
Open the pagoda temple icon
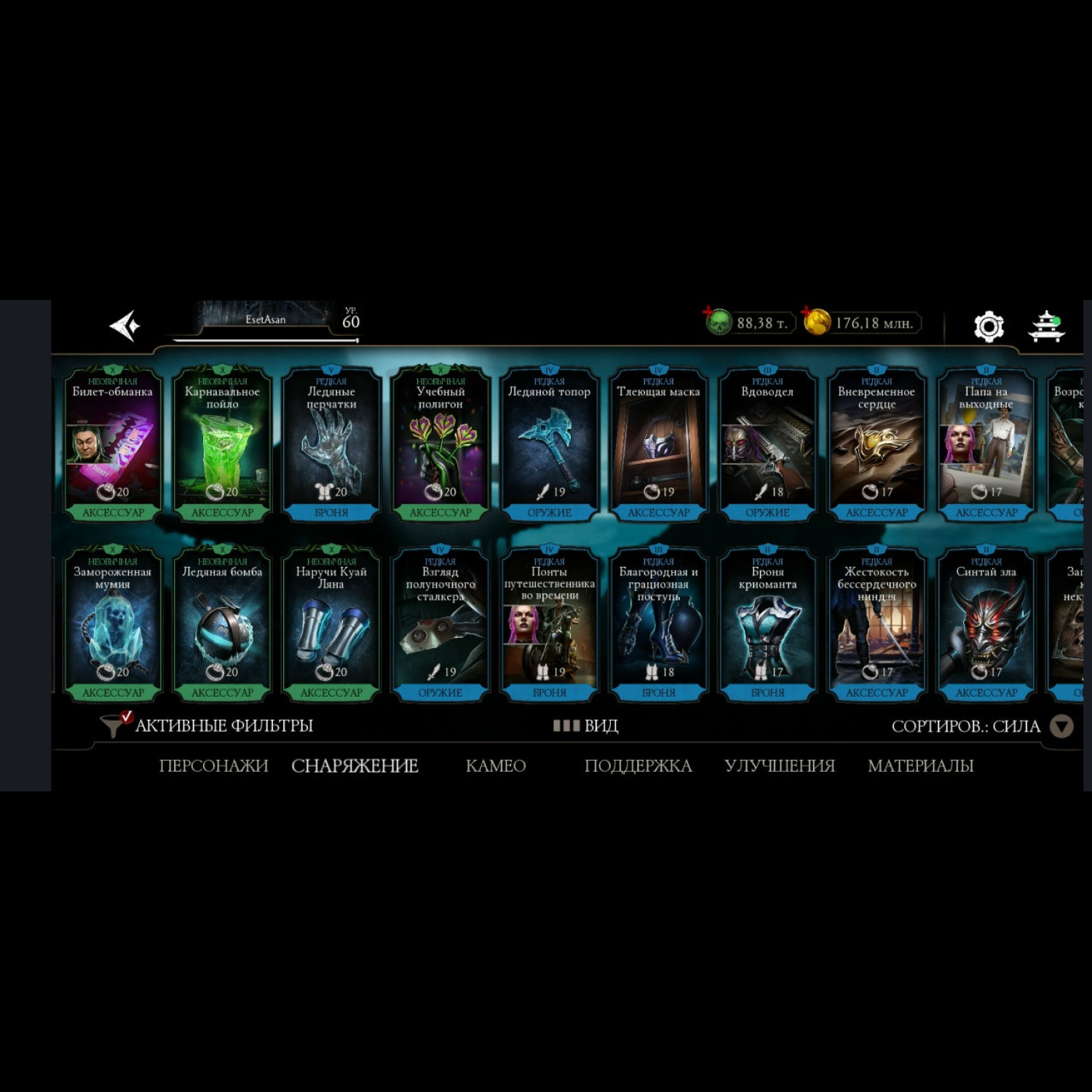click(1046, 326)
